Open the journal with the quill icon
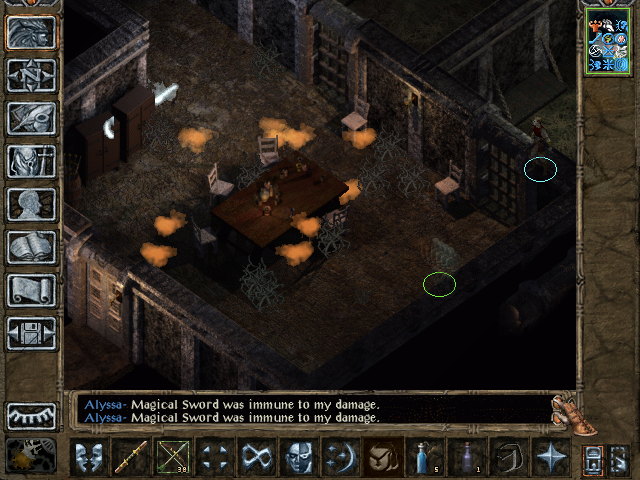The height and width of the screenshot is (480, 640). (31, 117)
